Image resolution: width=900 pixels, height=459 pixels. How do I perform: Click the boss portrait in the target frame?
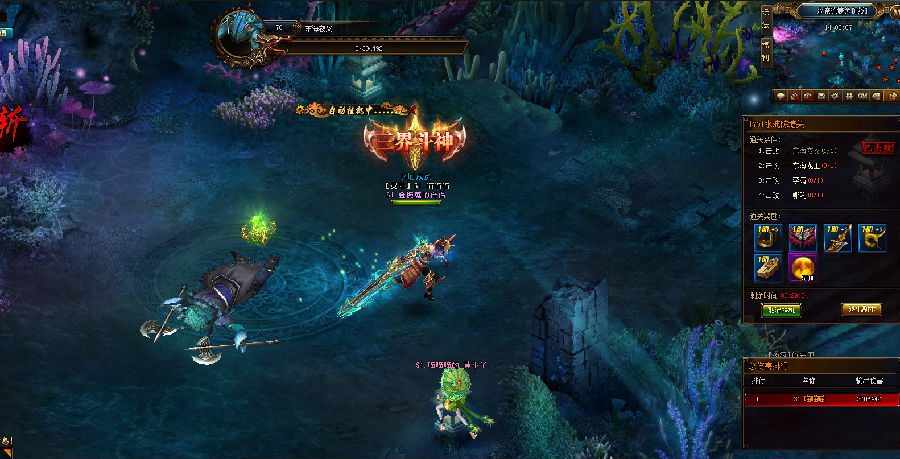[x=240, y=37]
